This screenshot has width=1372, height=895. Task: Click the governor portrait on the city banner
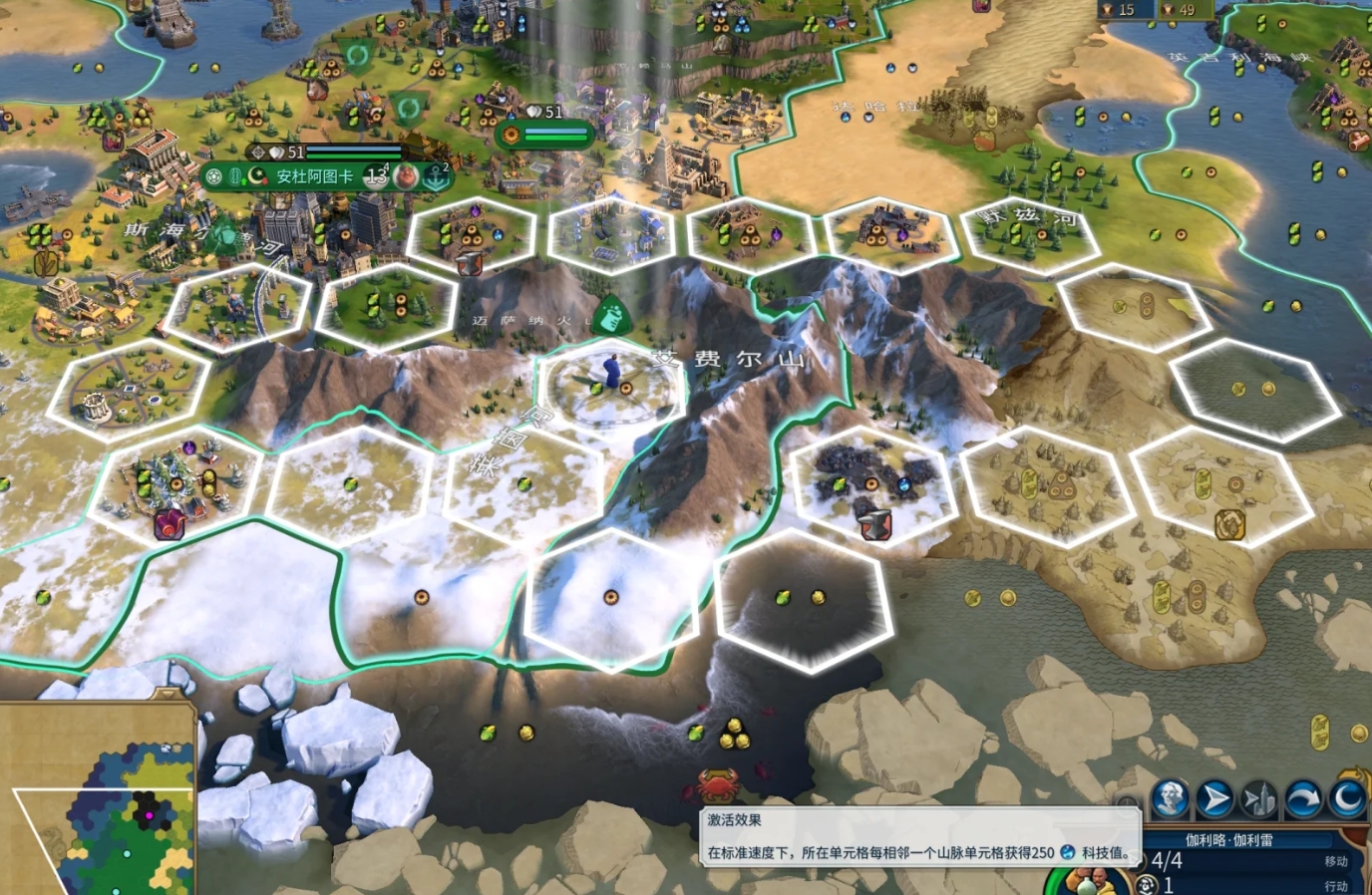(x=407, y=176)
